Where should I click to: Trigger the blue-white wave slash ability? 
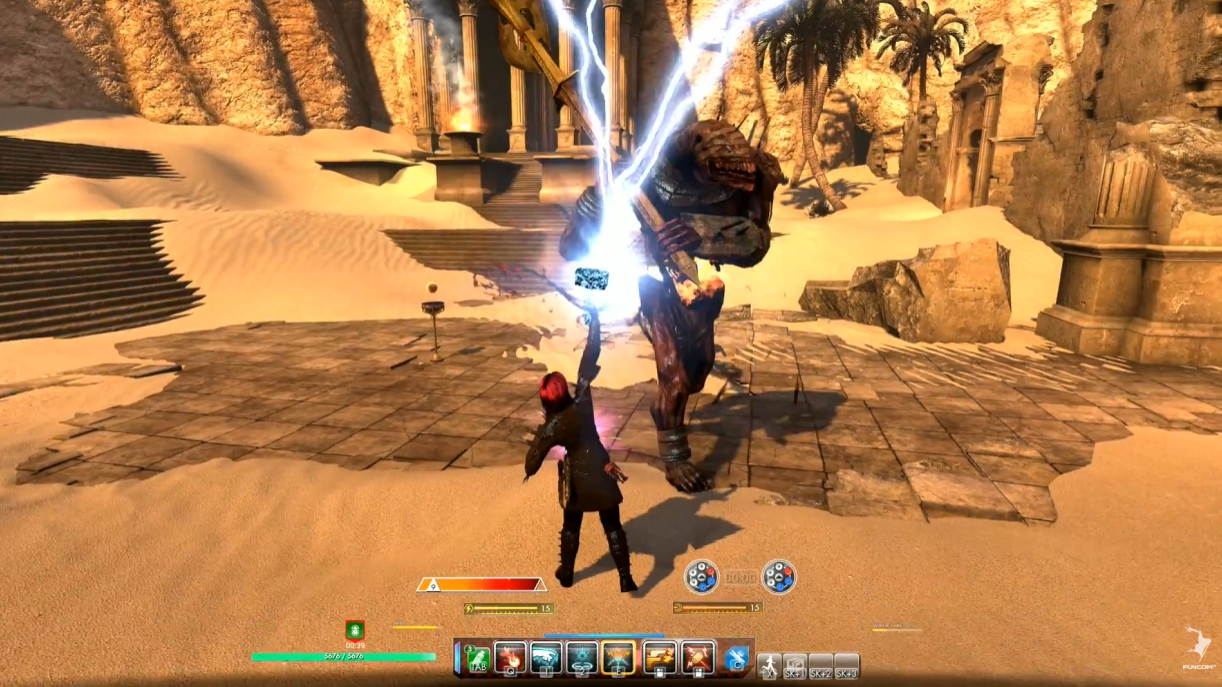pos(546,657)
